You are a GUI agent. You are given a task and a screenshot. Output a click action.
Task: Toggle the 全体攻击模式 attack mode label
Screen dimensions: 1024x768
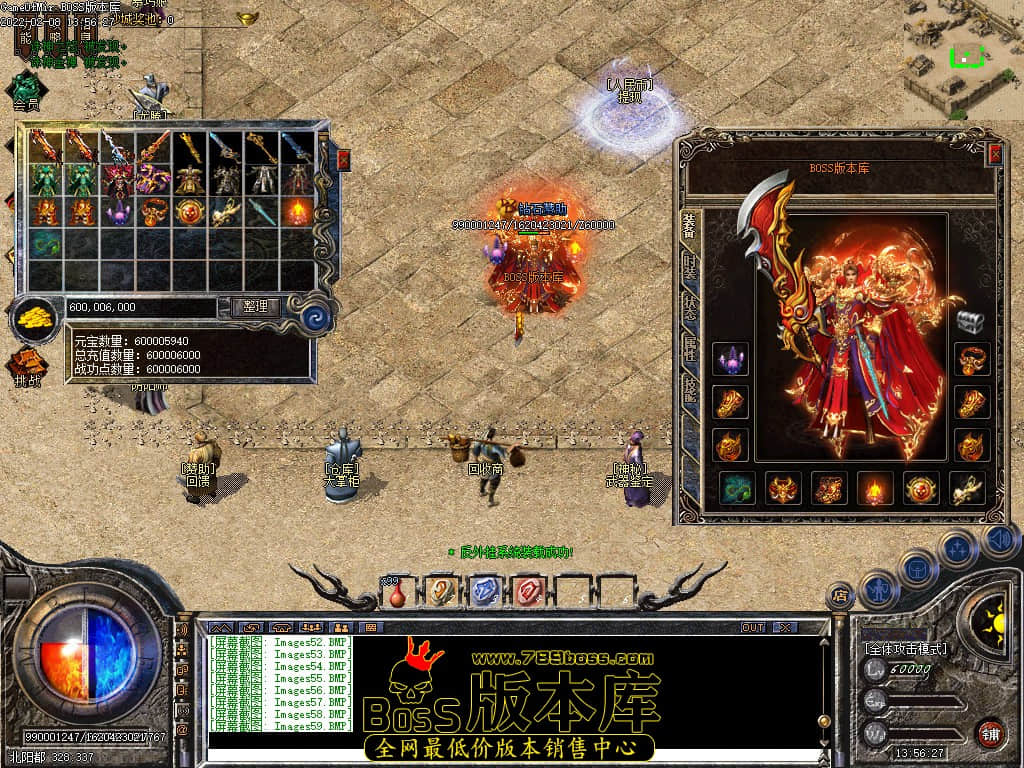click(x=905, y=649)
